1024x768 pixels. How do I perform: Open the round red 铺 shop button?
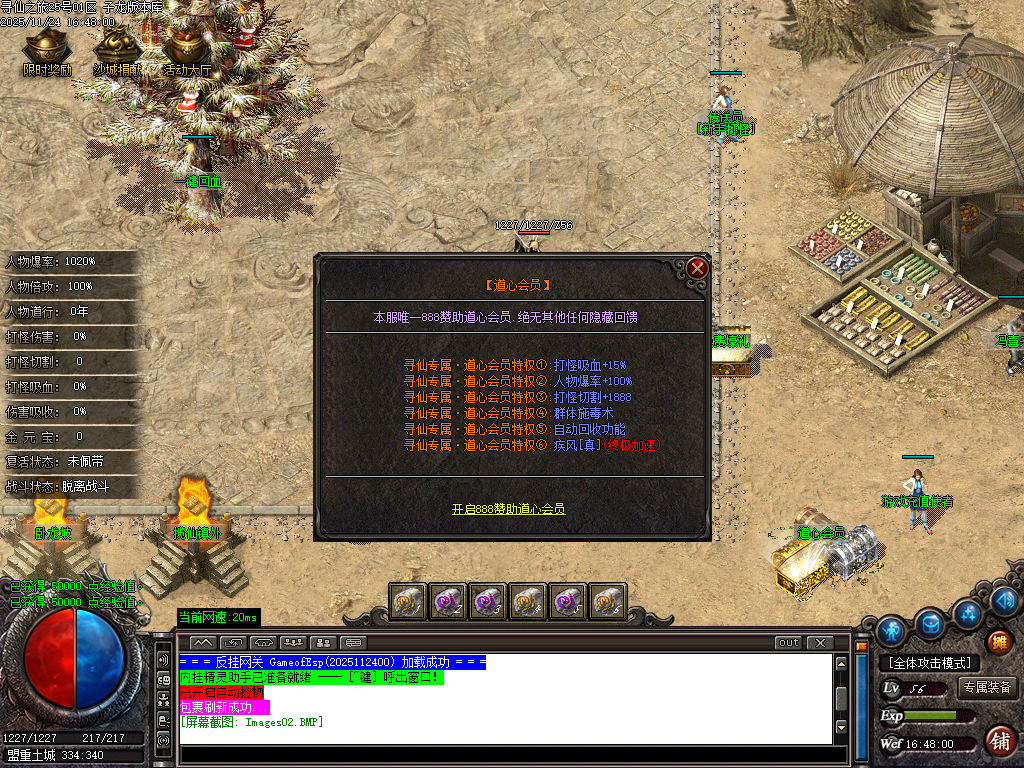[998, 741]
